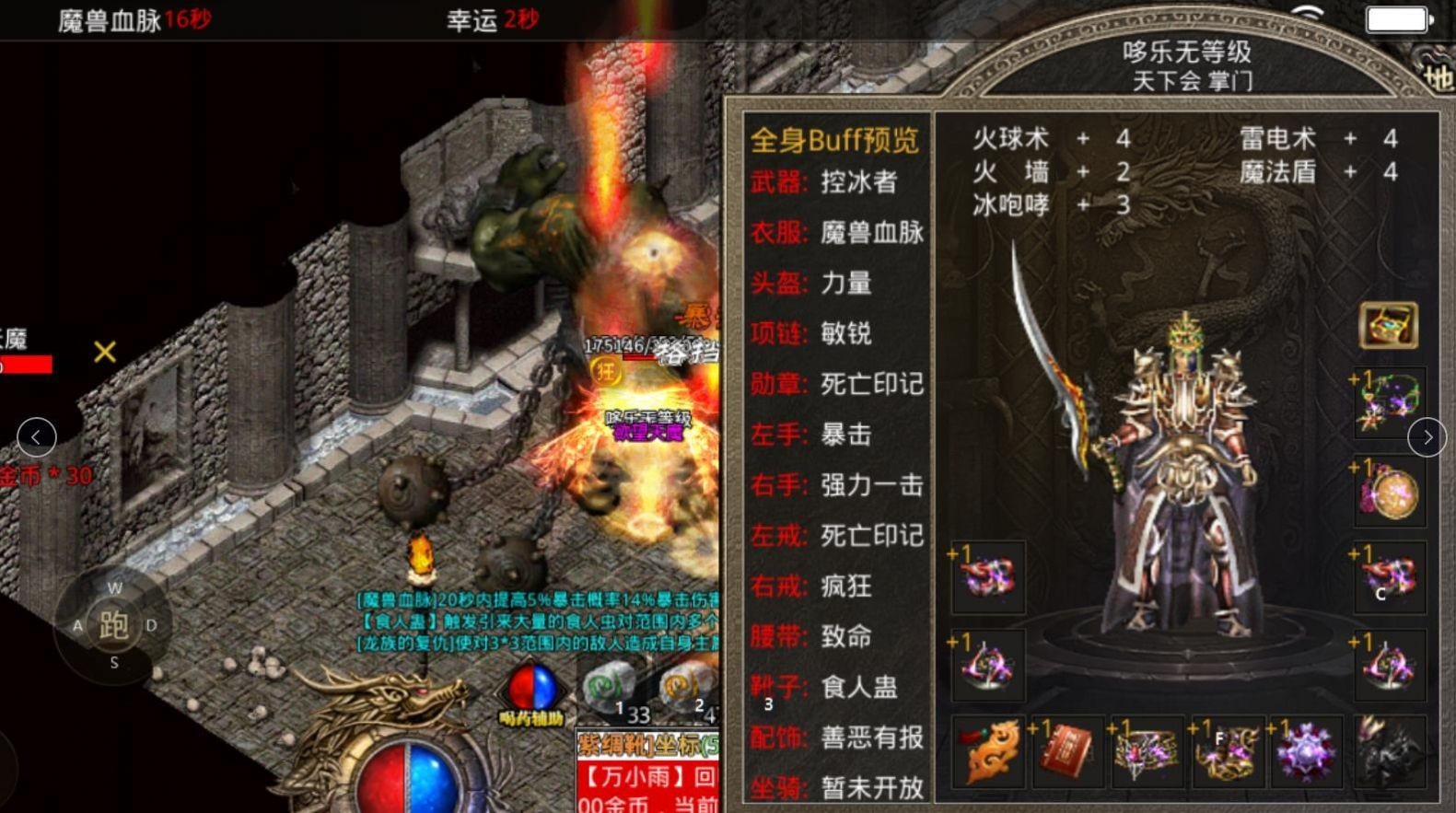Open the golden treasure chest equipment slot

pos(1390,324)
